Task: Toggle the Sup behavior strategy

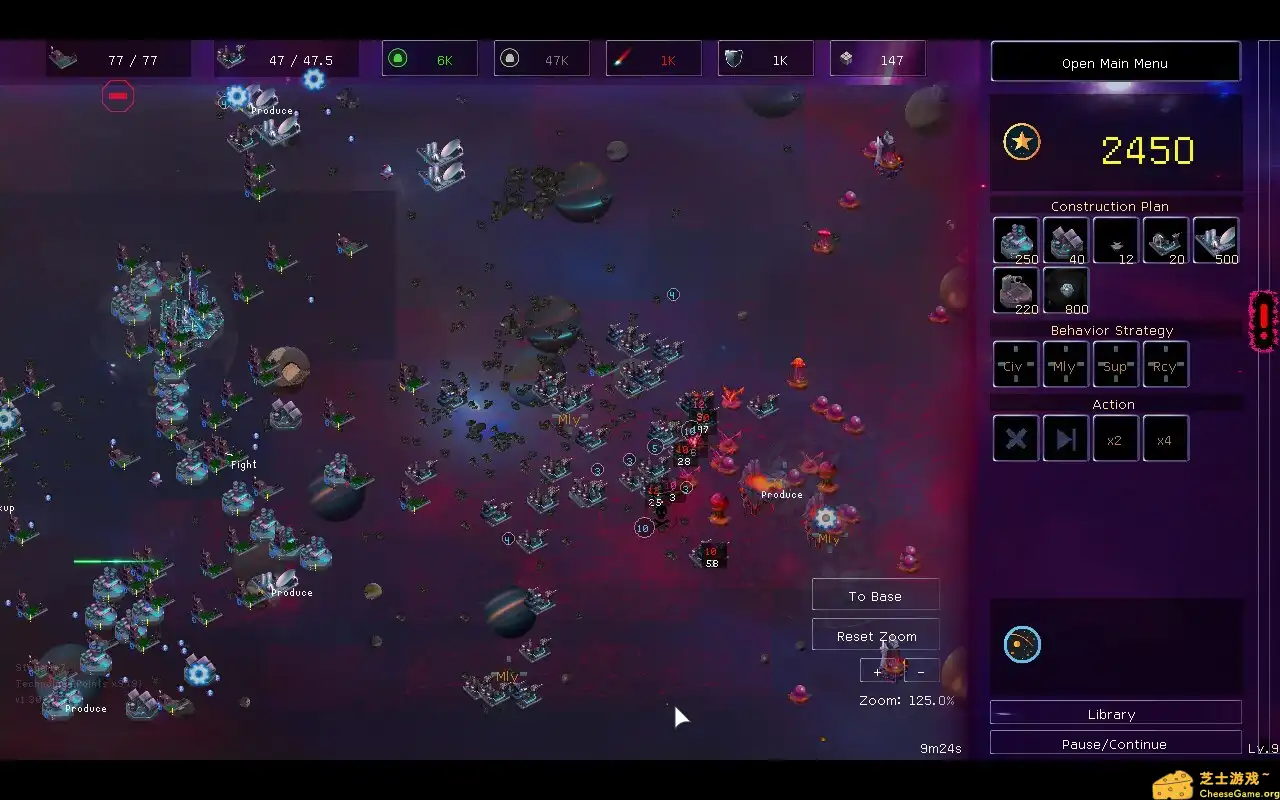Action: pyautogui.click(x=1115, y=364)
